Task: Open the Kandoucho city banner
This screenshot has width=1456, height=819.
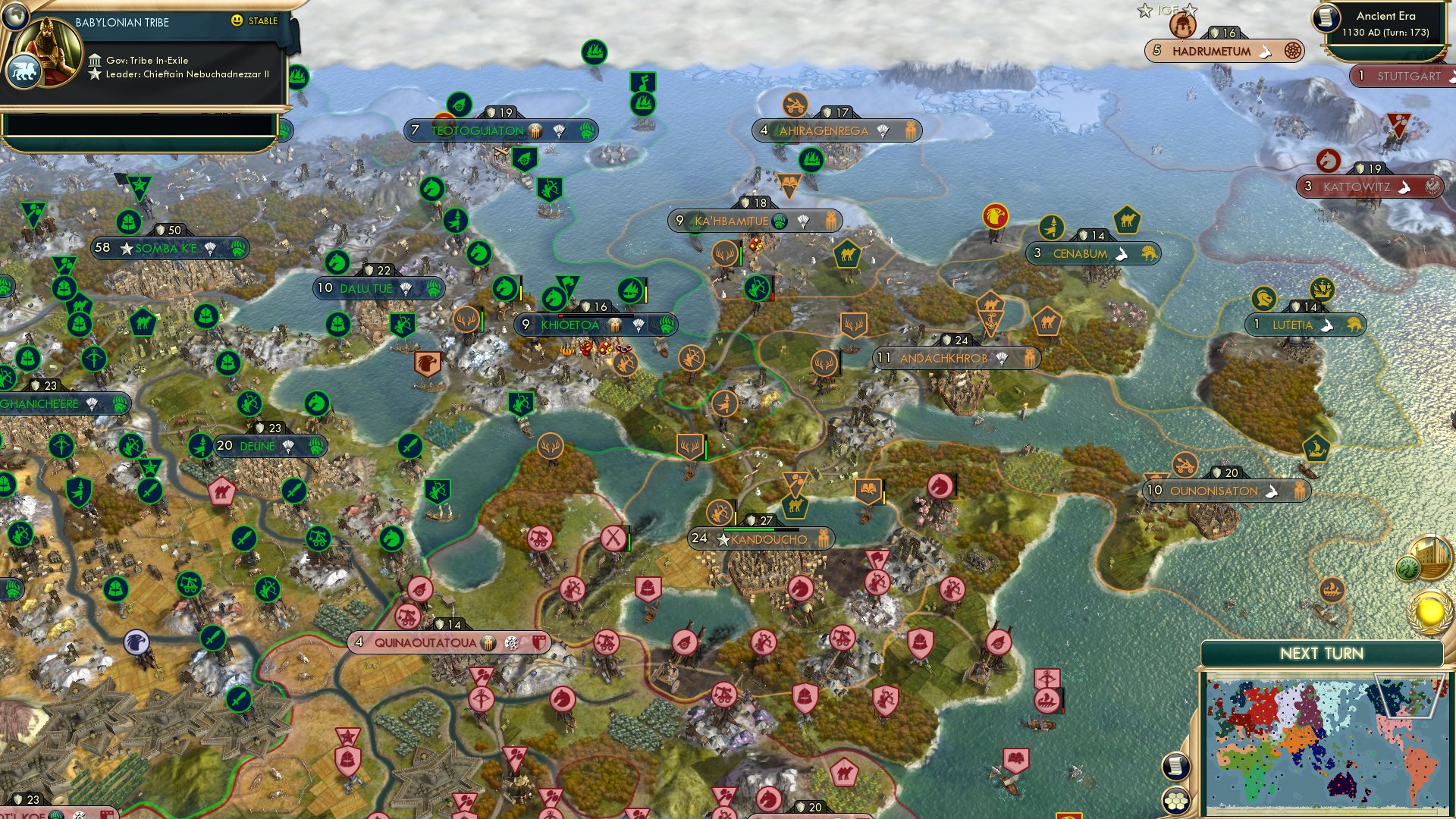Action: coord(758,539)
